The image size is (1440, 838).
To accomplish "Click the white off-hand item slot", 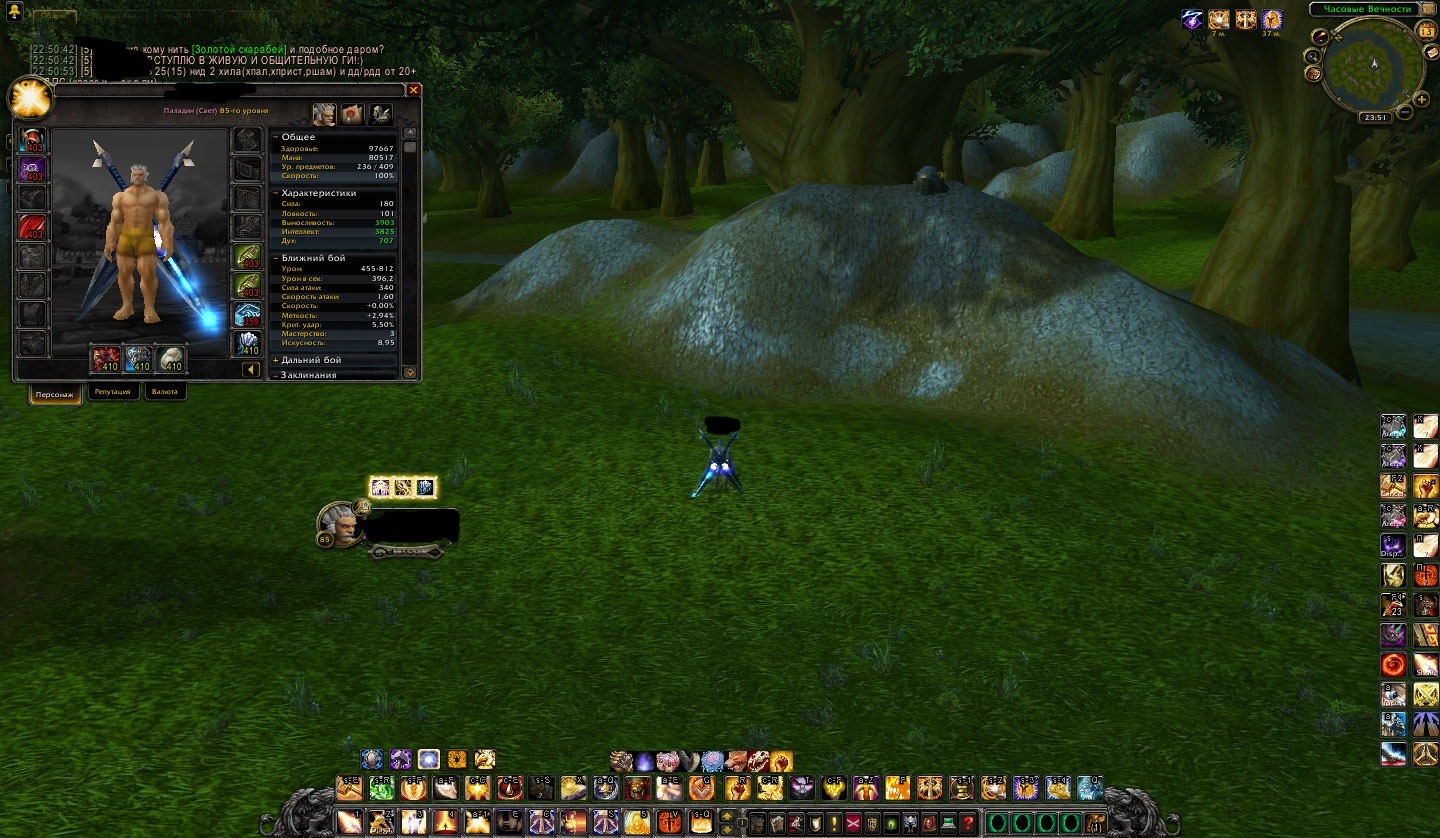I will click(x=173, y=358).
